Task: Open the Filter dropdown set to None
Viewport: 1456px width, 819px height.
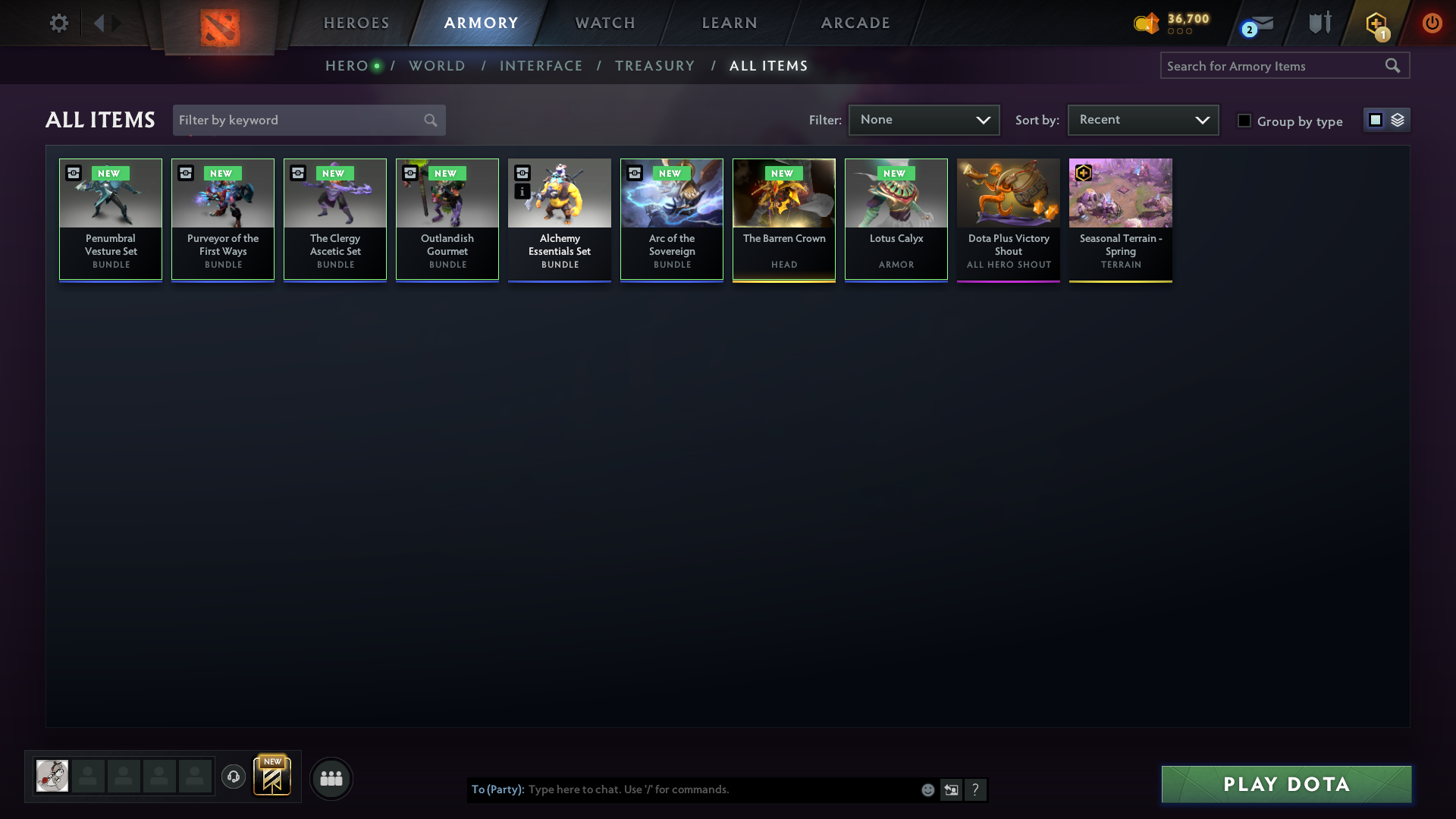Action: tap(924, 120)
